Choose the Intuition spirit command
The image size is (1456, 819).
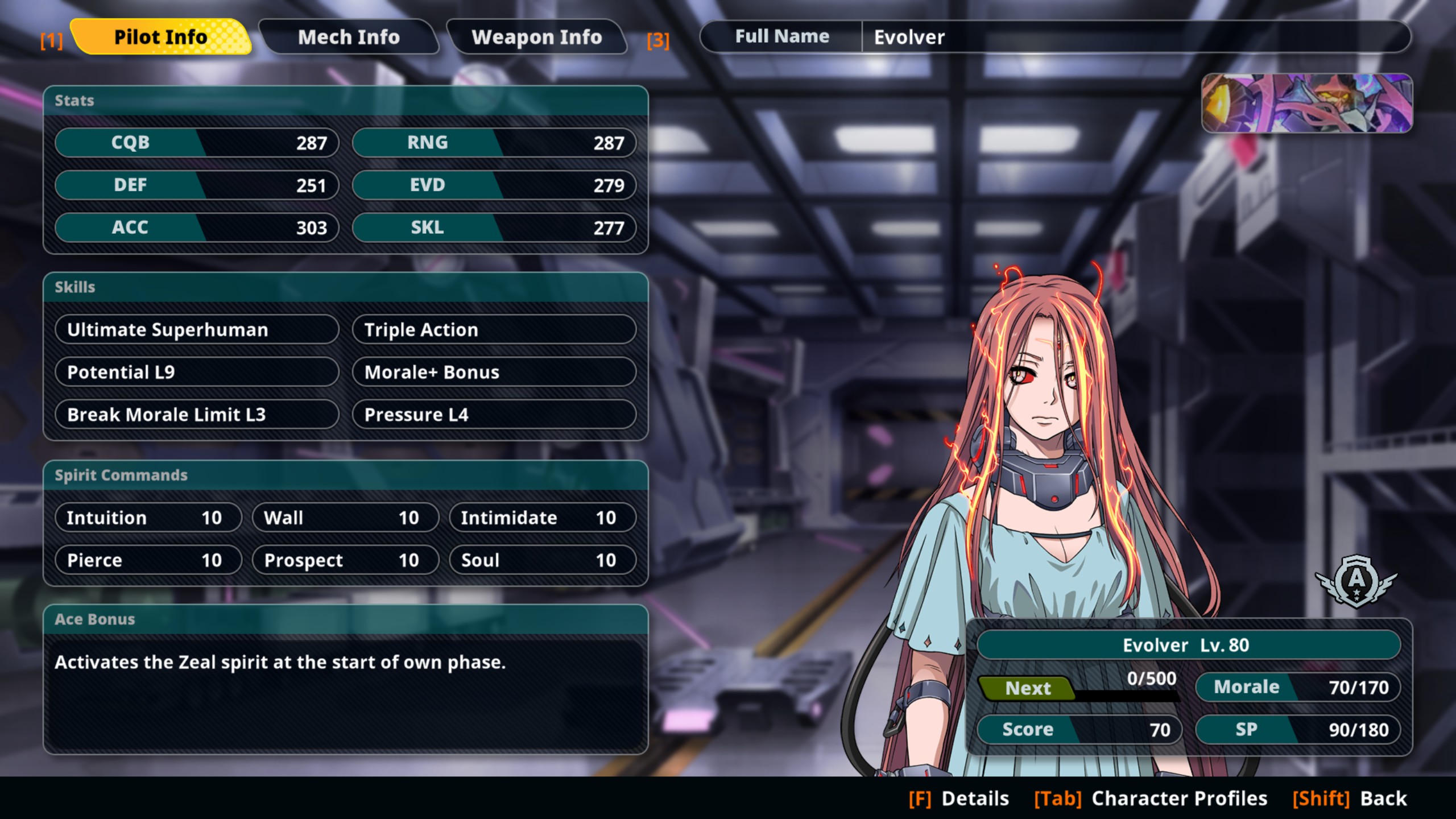[148, 518]
